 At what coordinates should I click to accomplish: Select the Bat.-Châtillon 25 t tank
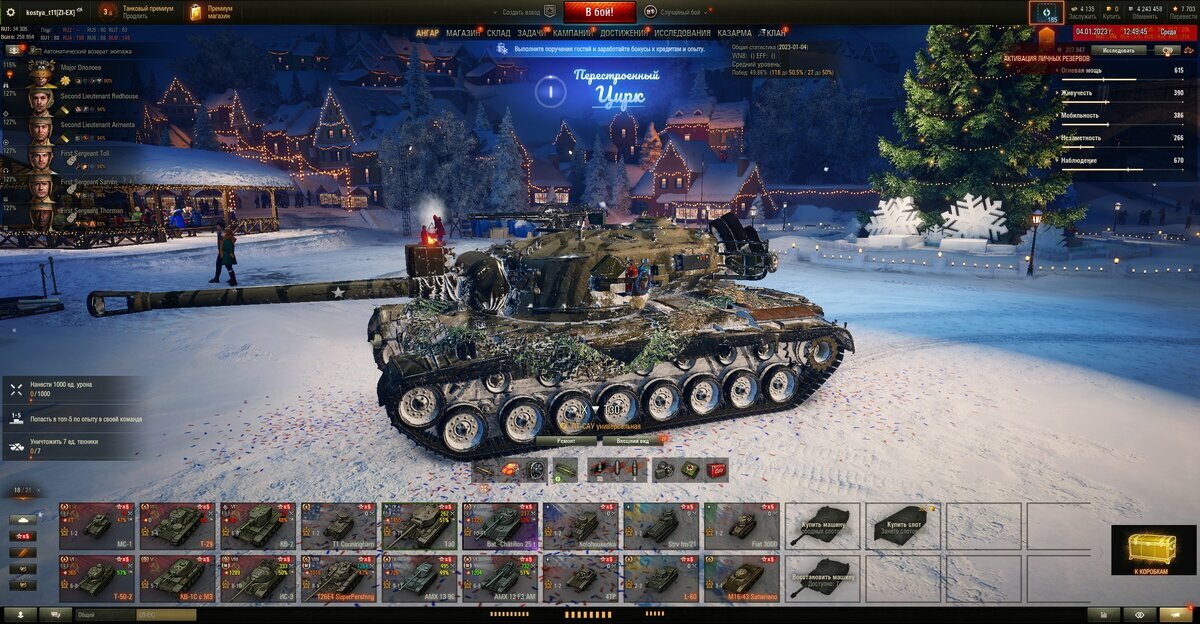[x=500, y=525]
